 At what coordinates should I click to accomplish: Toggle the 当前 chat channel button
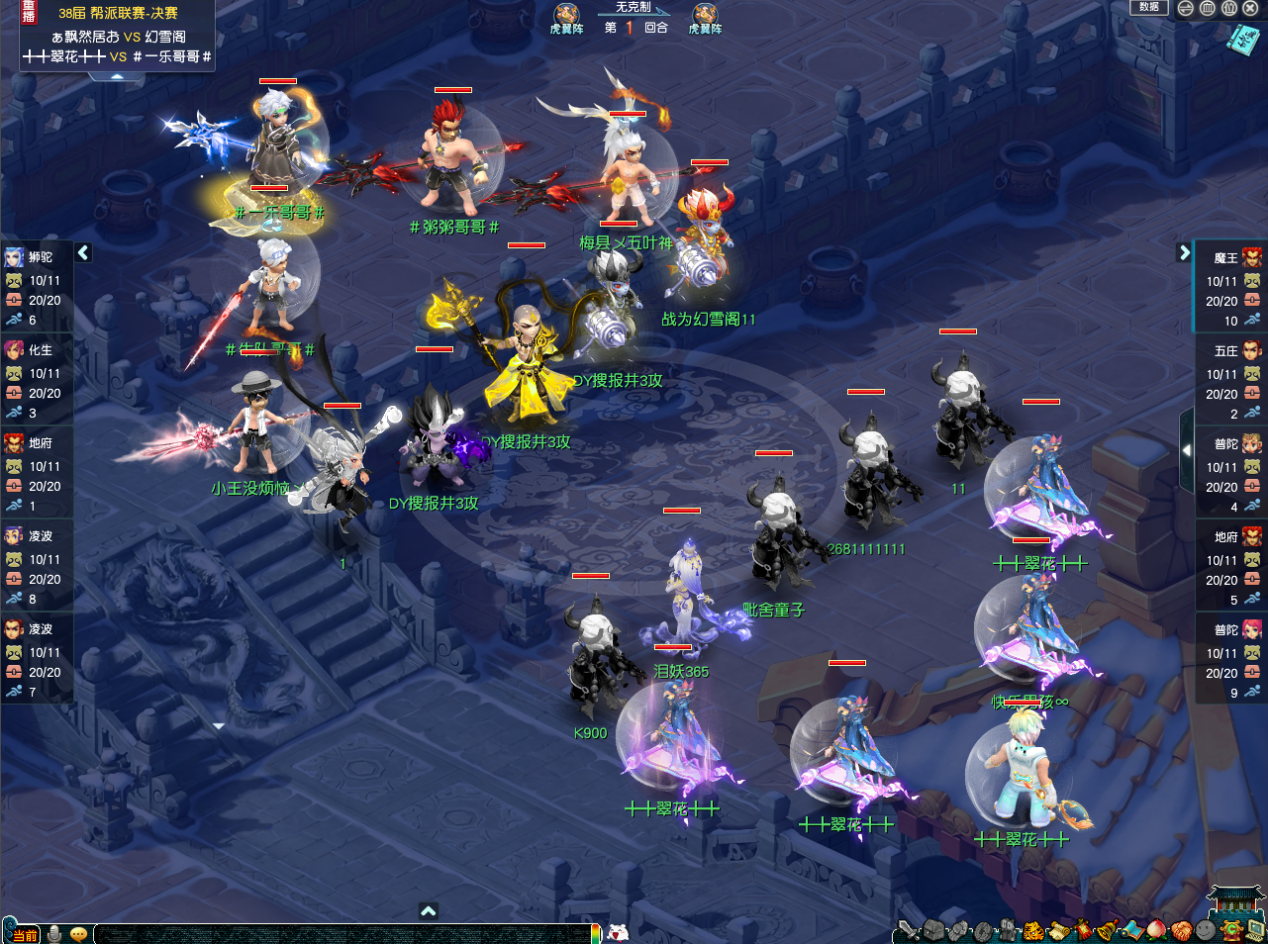click(x=27, y=935)
